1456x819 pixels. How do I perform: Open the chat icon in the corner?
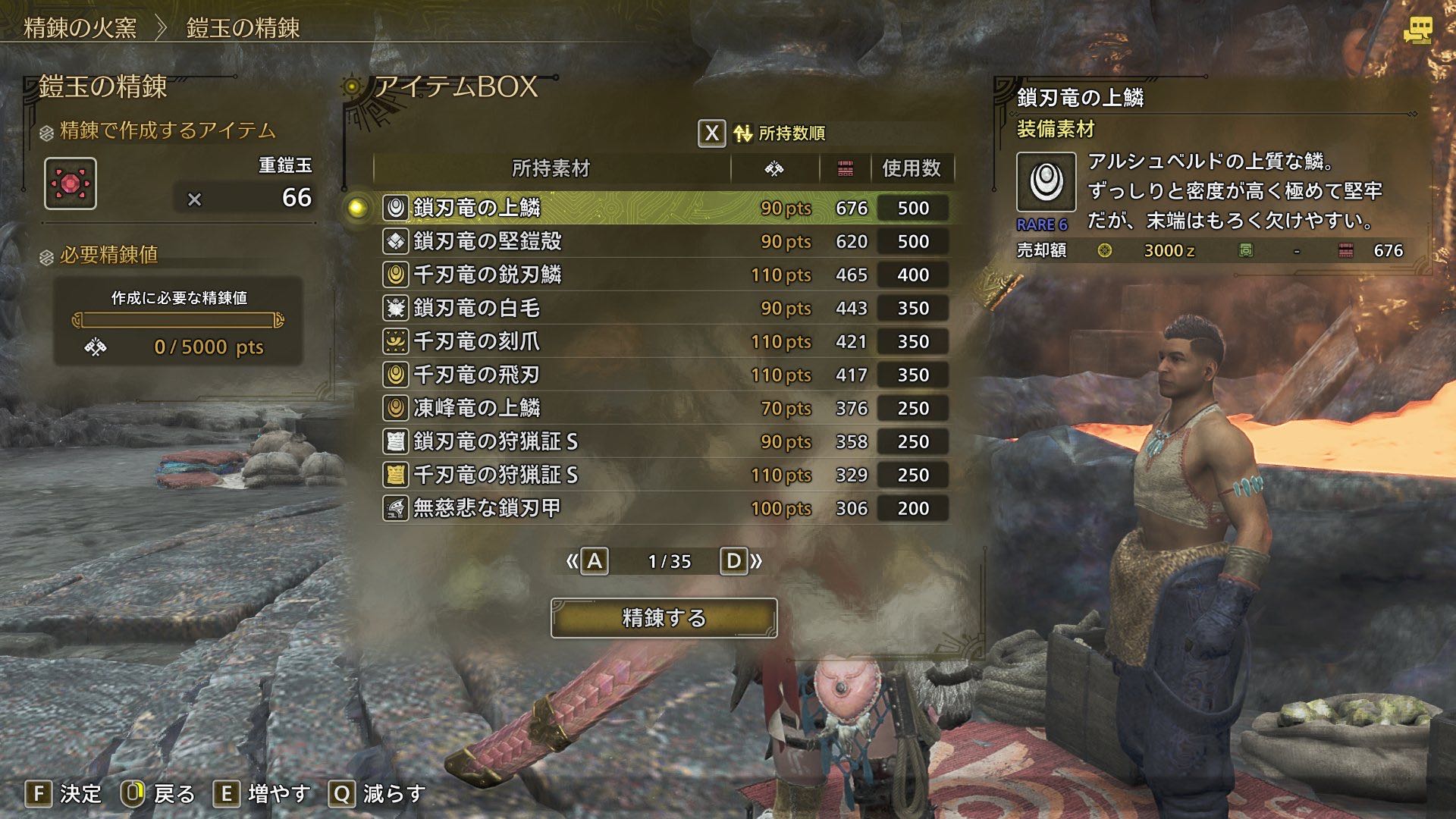pyautogui.click(x=1417, y=30)
